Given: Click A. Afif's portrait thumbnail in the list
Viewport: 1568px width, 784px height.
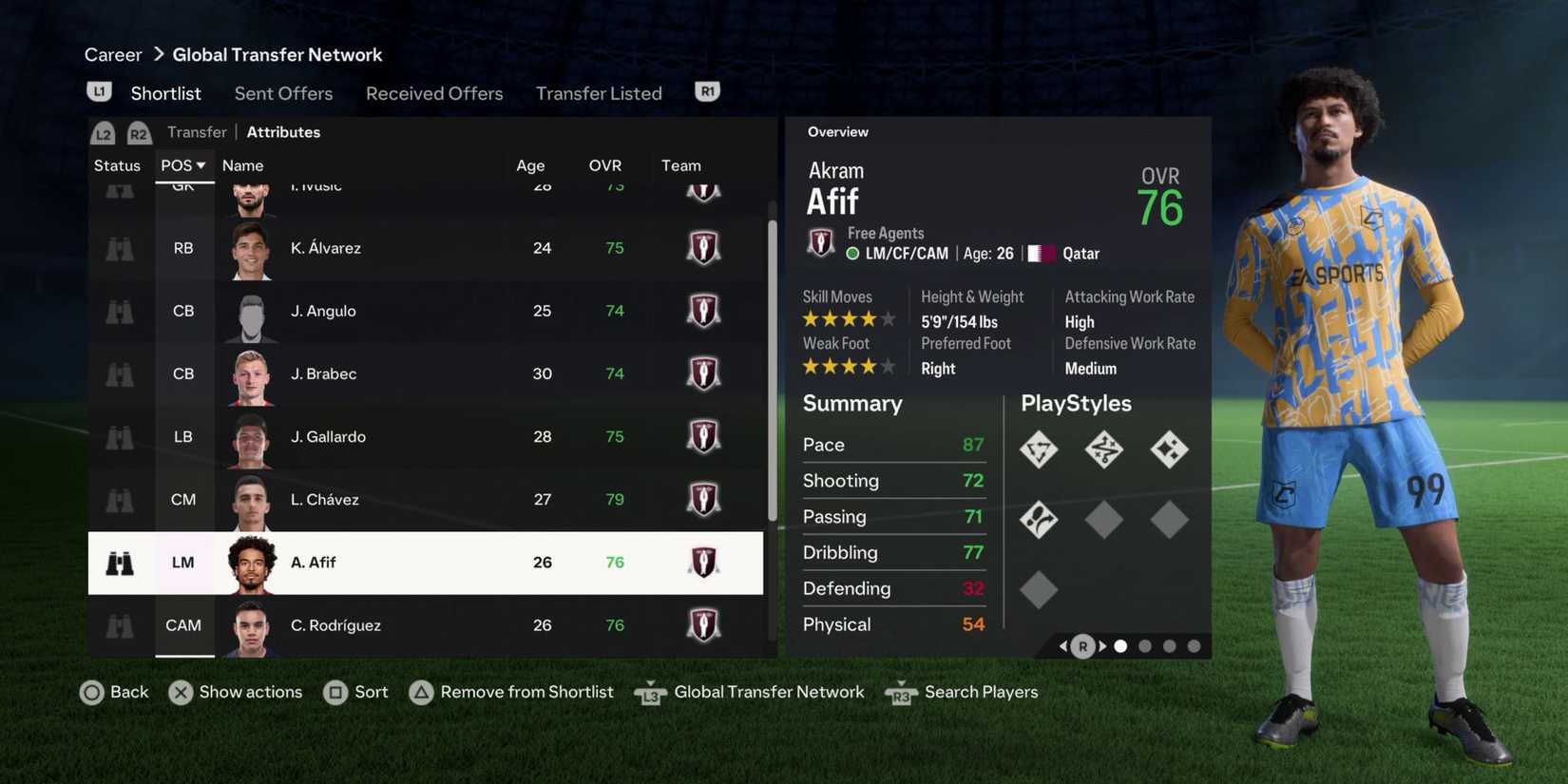Looking at the screenshot, I should pyautogui.click(x=250, y=563).
